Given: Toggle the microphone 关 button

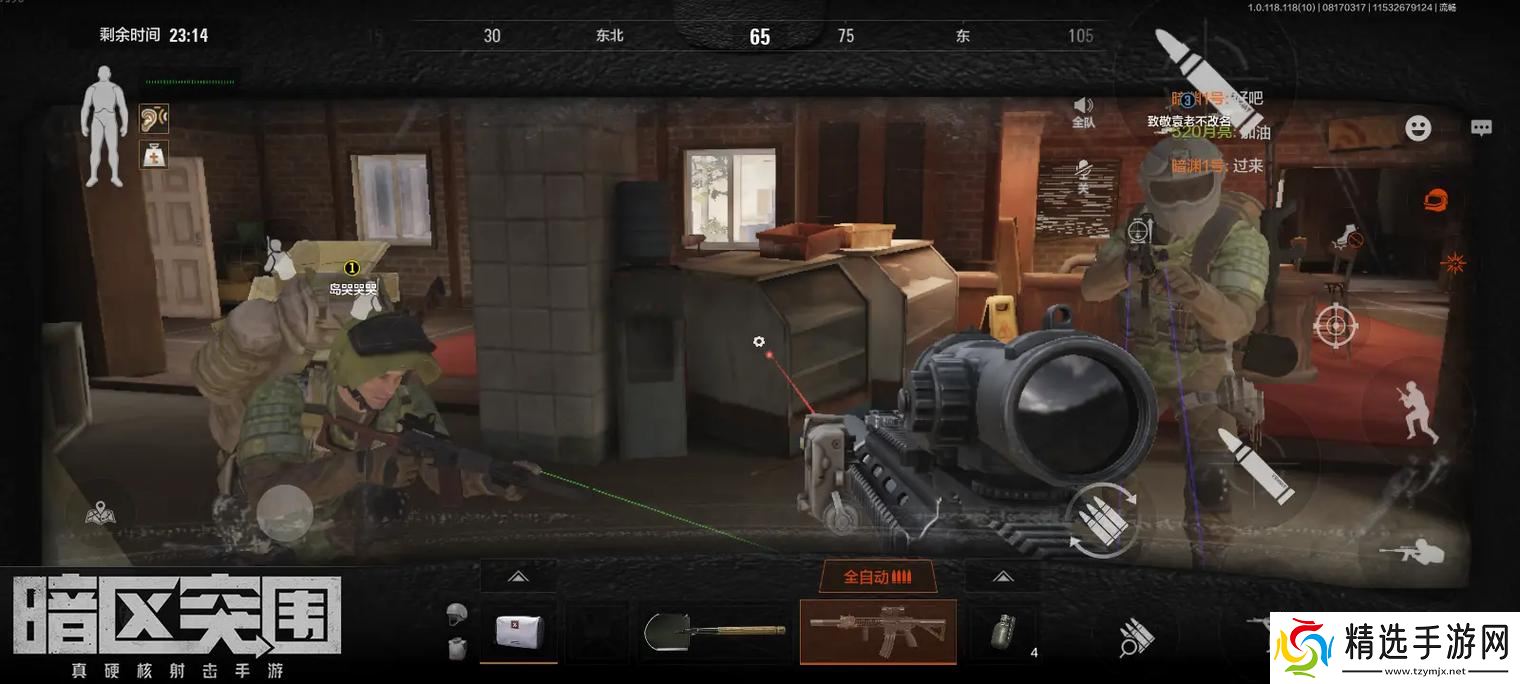Looking at the screenshot, I should [1082, 177].
